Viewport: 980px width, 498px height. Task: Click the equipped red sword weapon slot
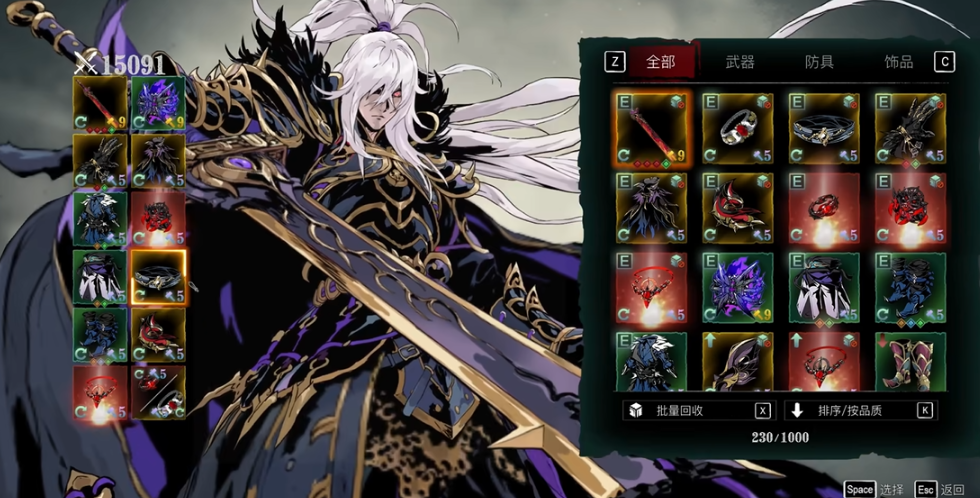100,103
